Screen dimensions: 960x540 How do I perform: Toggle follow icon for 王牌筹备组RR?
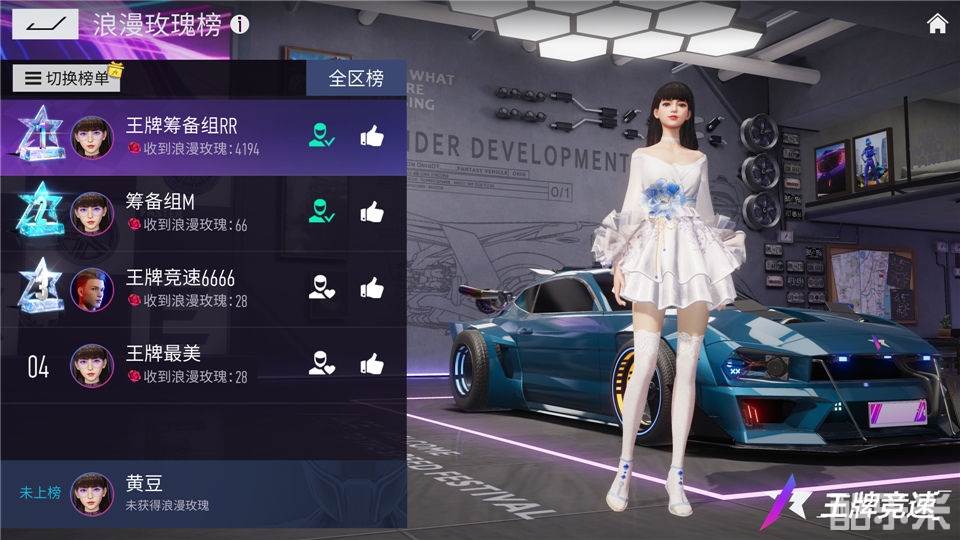(x=321, y=137)
